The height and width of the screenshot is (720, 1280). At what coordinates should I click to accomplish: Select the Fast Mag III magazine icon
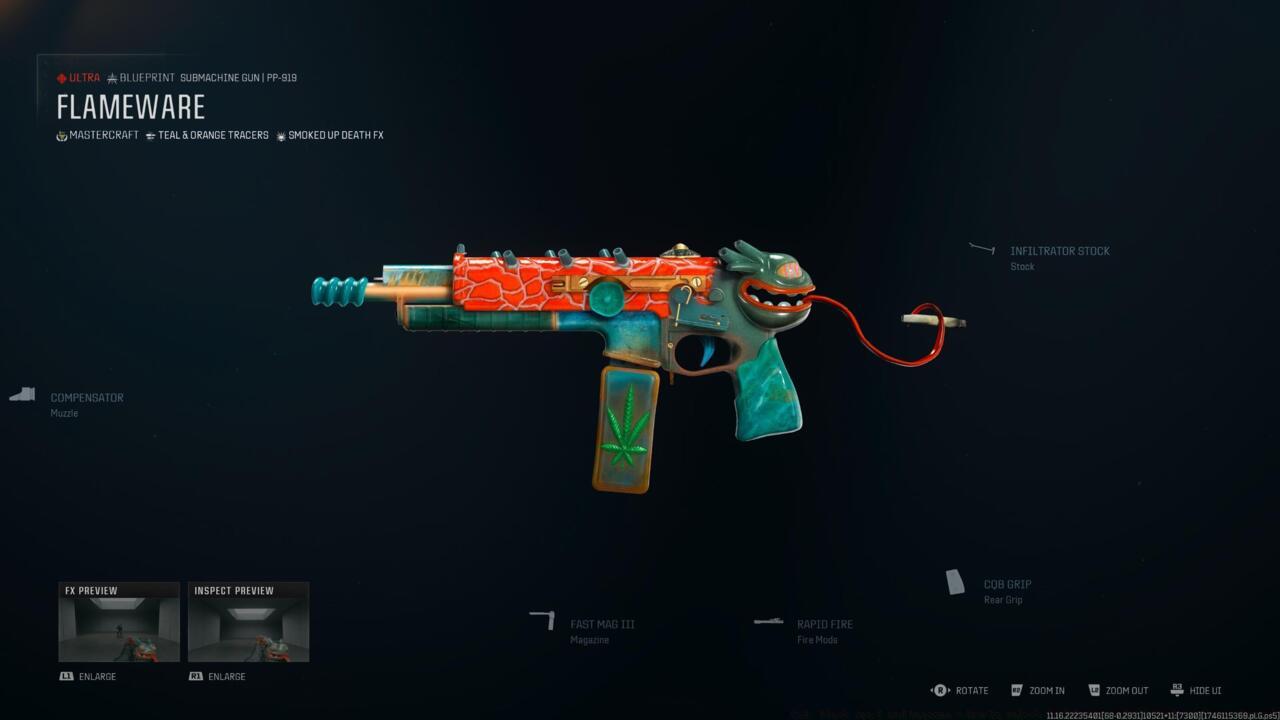543,620
